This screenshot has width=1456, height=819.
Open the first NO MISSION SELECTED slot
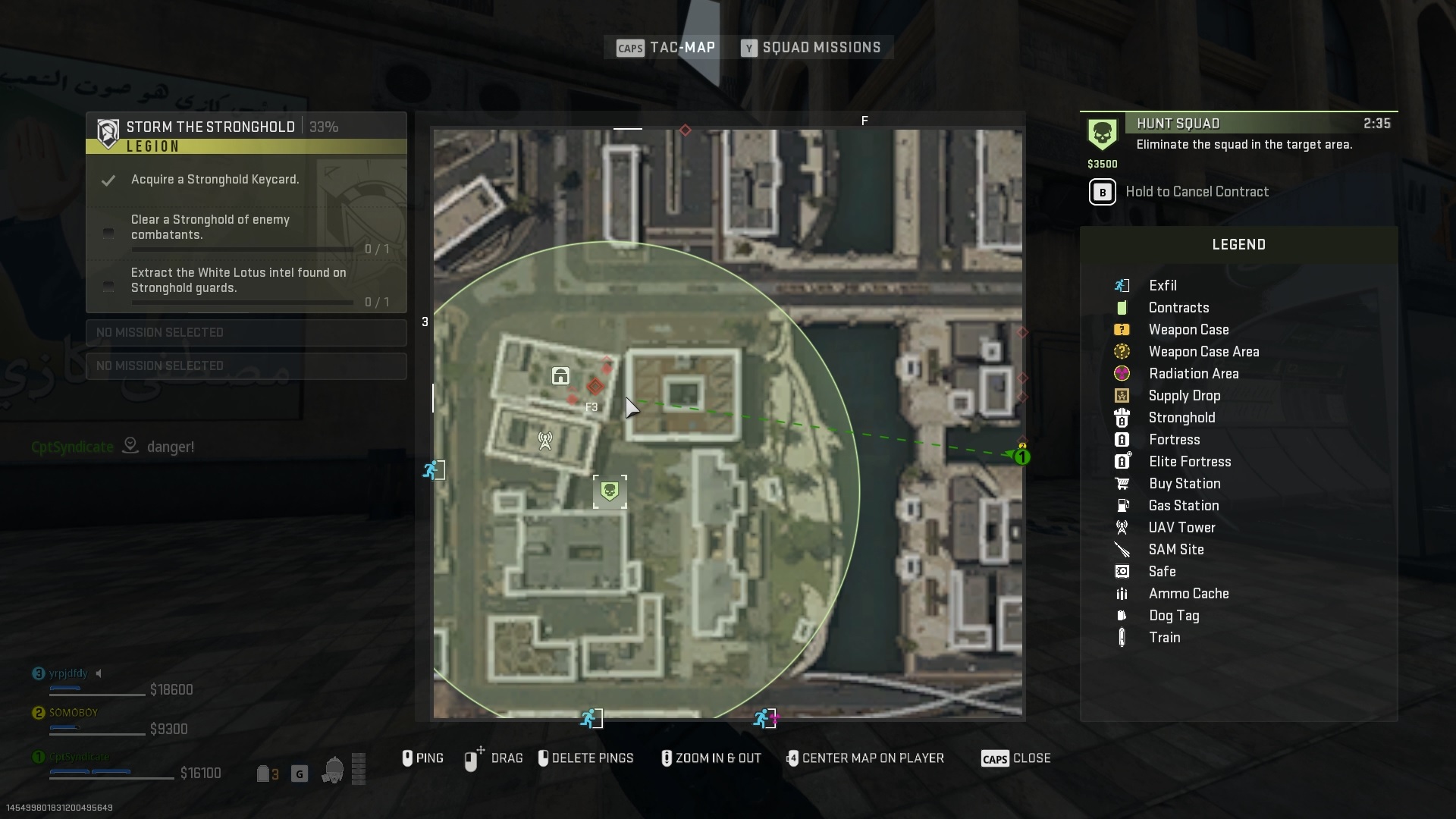click(x=246, y=332)
